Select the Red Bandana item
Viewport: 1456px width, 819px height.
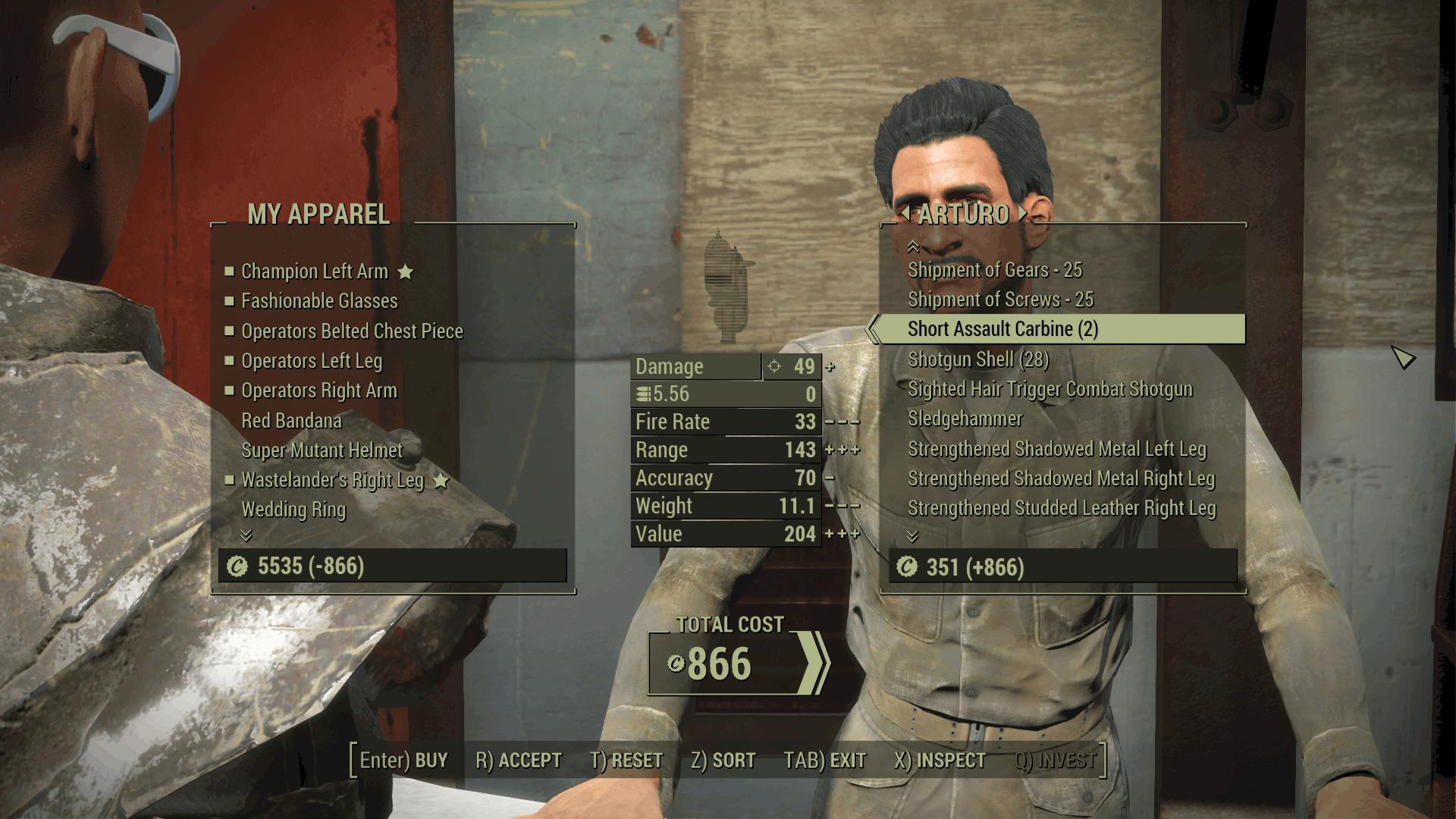point(291,421)
